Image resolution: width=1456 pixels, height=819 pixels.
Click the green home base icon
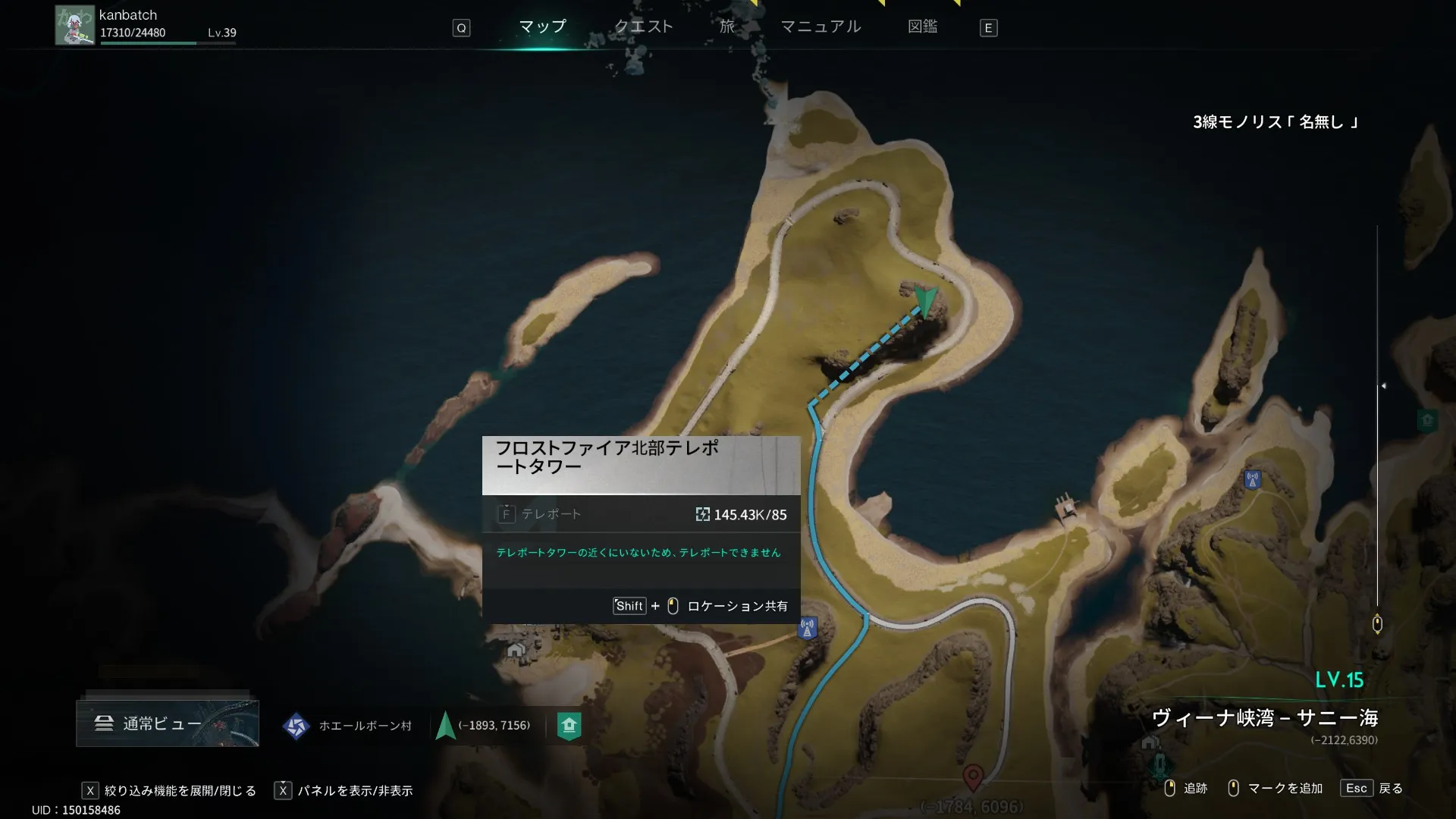tap(569, 726)
